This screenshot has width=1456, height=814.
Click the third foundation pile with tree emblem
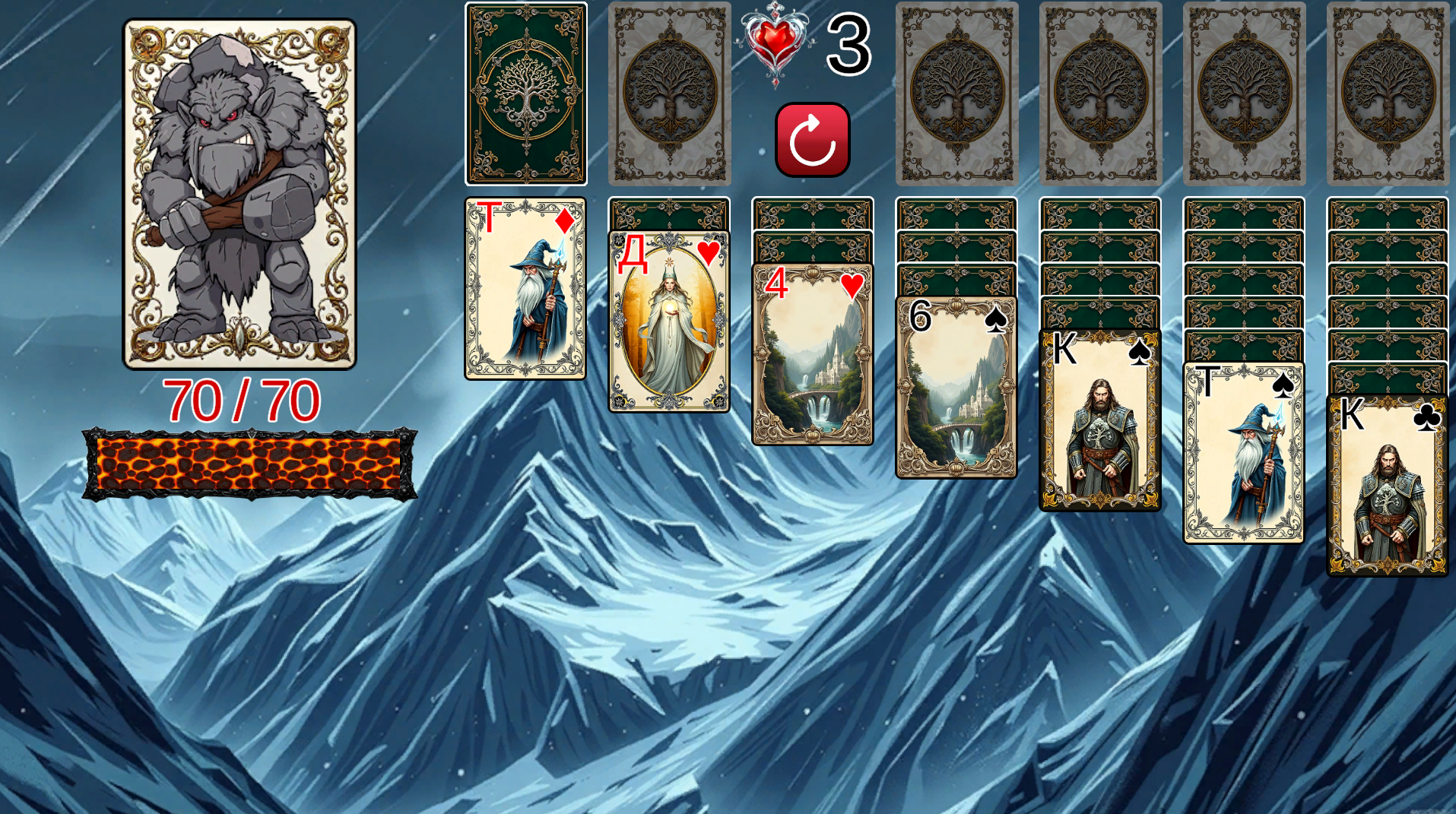[x=1244, y=94]
